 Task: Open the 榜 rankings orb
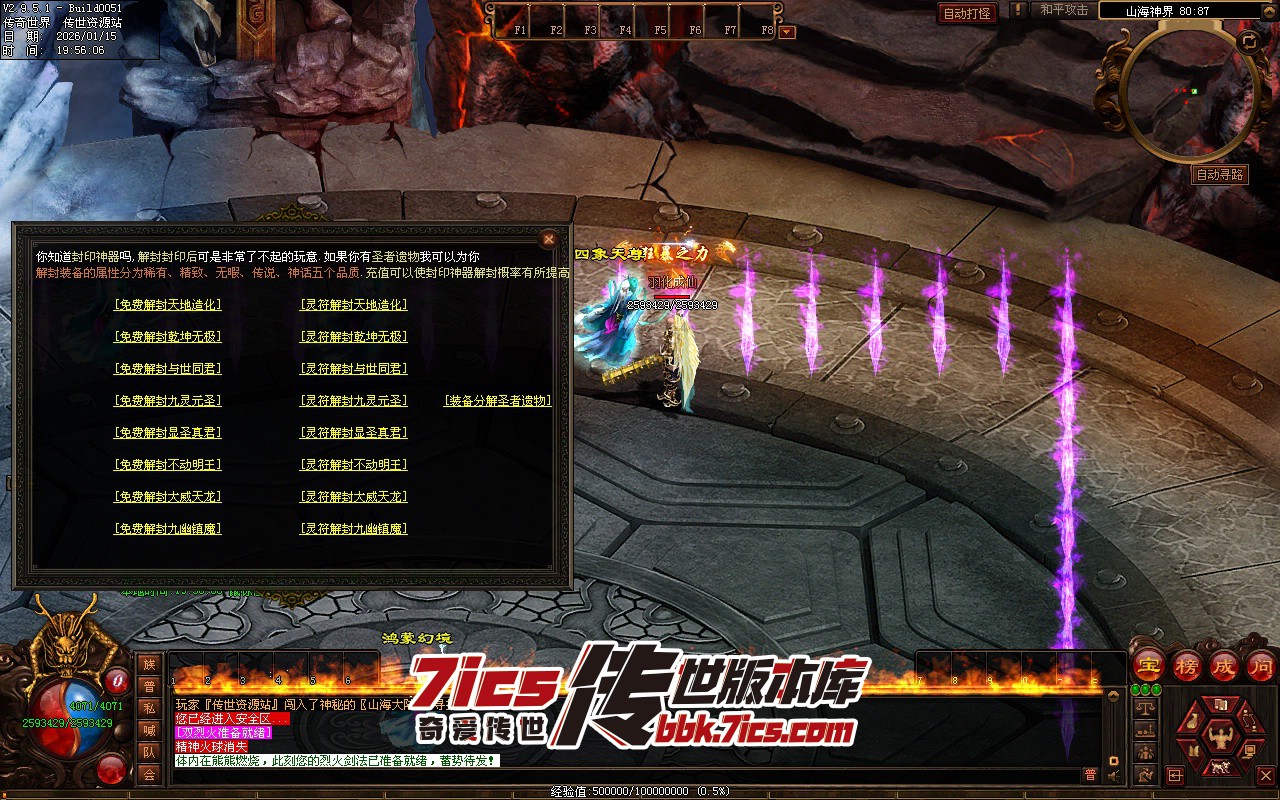(1187, 666)
